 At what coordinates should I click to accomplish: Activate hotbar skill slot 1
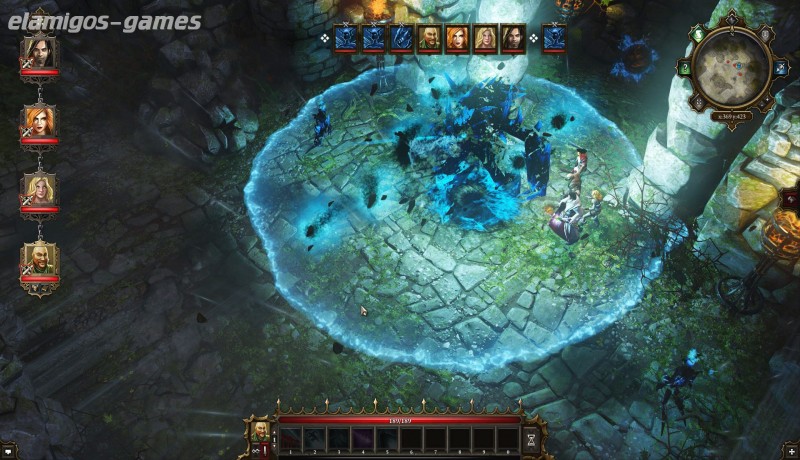[x=290, y=438]
